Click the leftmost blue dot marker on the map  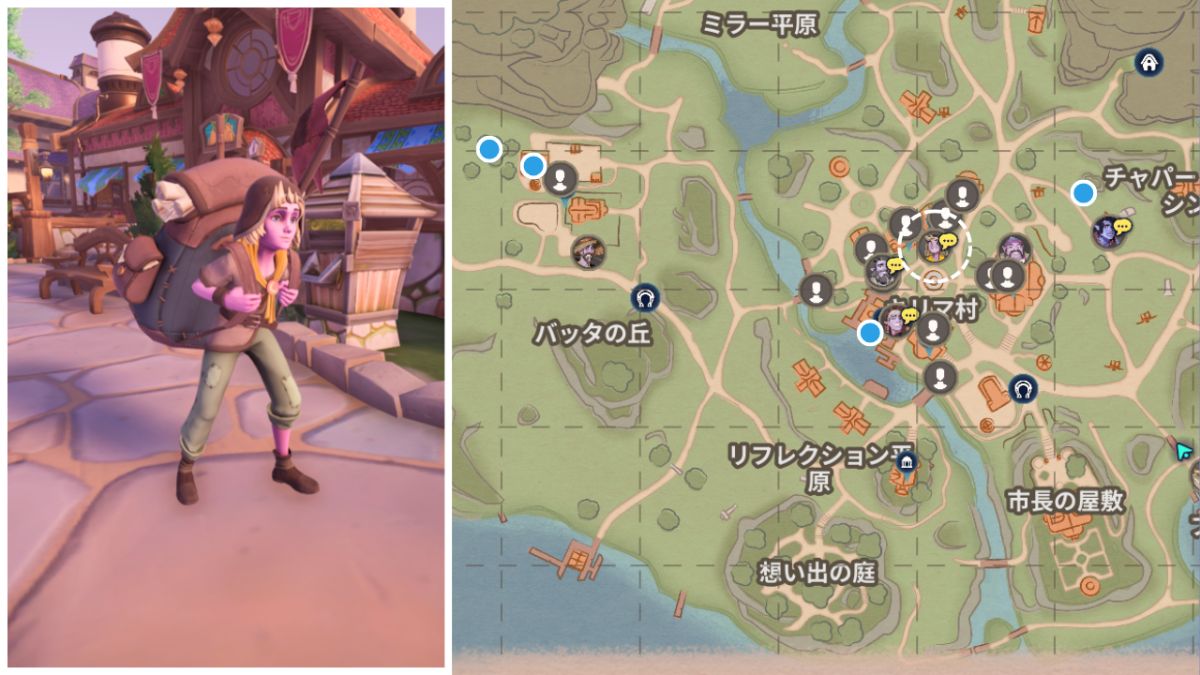click(489, 149)
